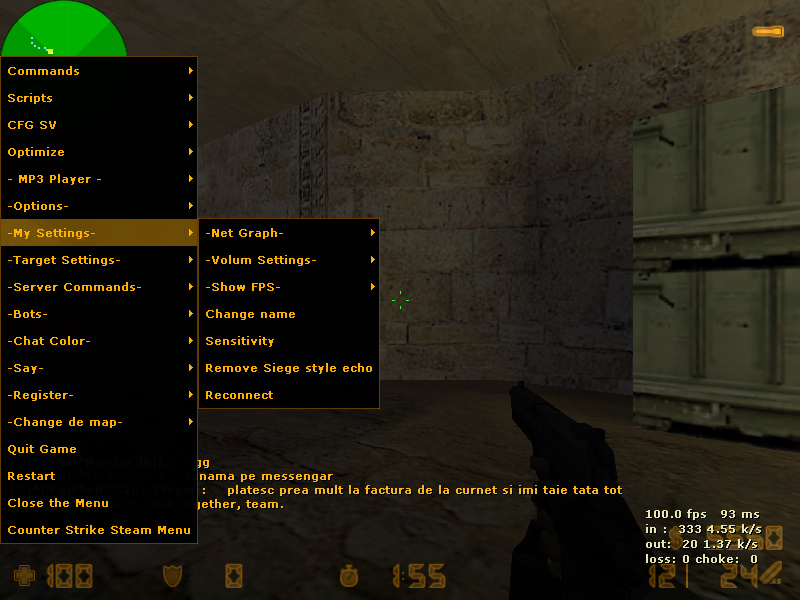Click Close the Menu
This screenshot has height=600, width=800.
(99, 503)
